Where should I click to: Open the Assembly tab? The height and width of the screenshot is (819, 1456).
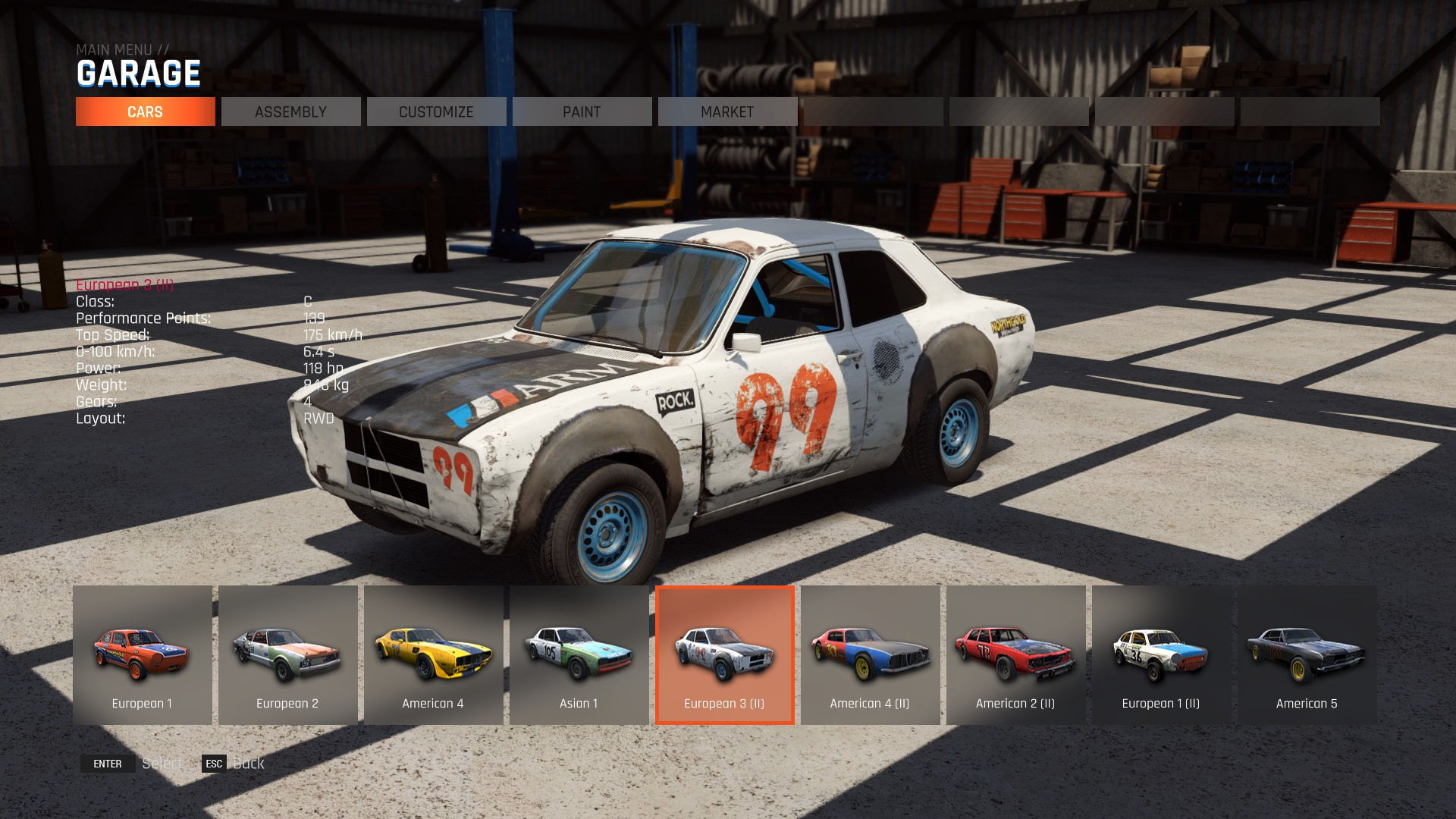point(290,111)
